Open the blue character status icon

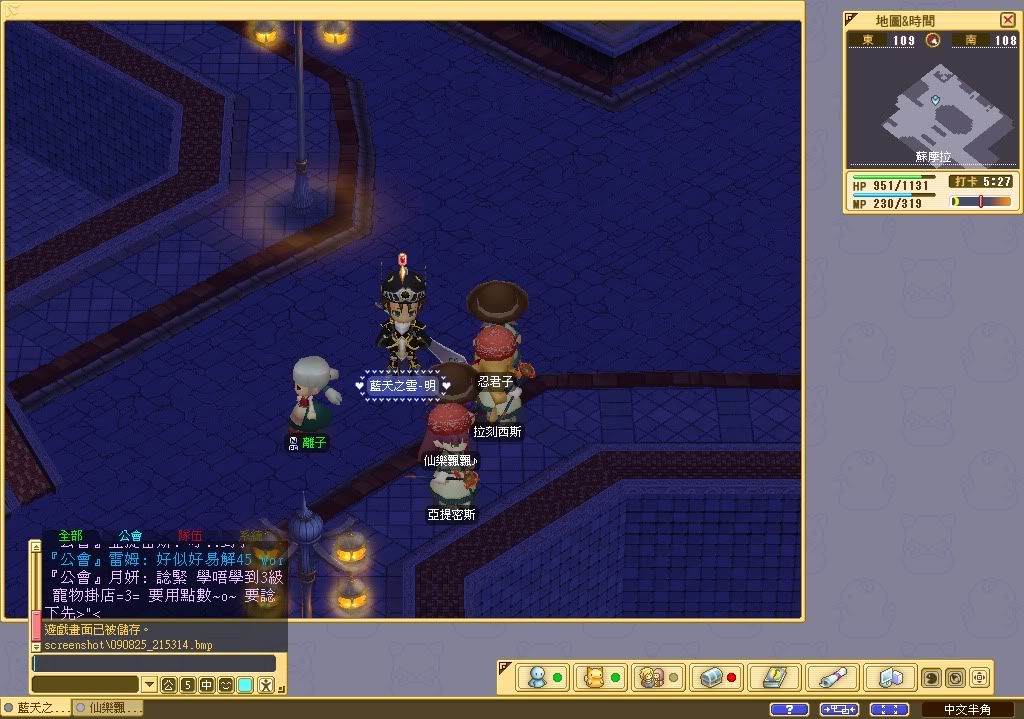537,677
